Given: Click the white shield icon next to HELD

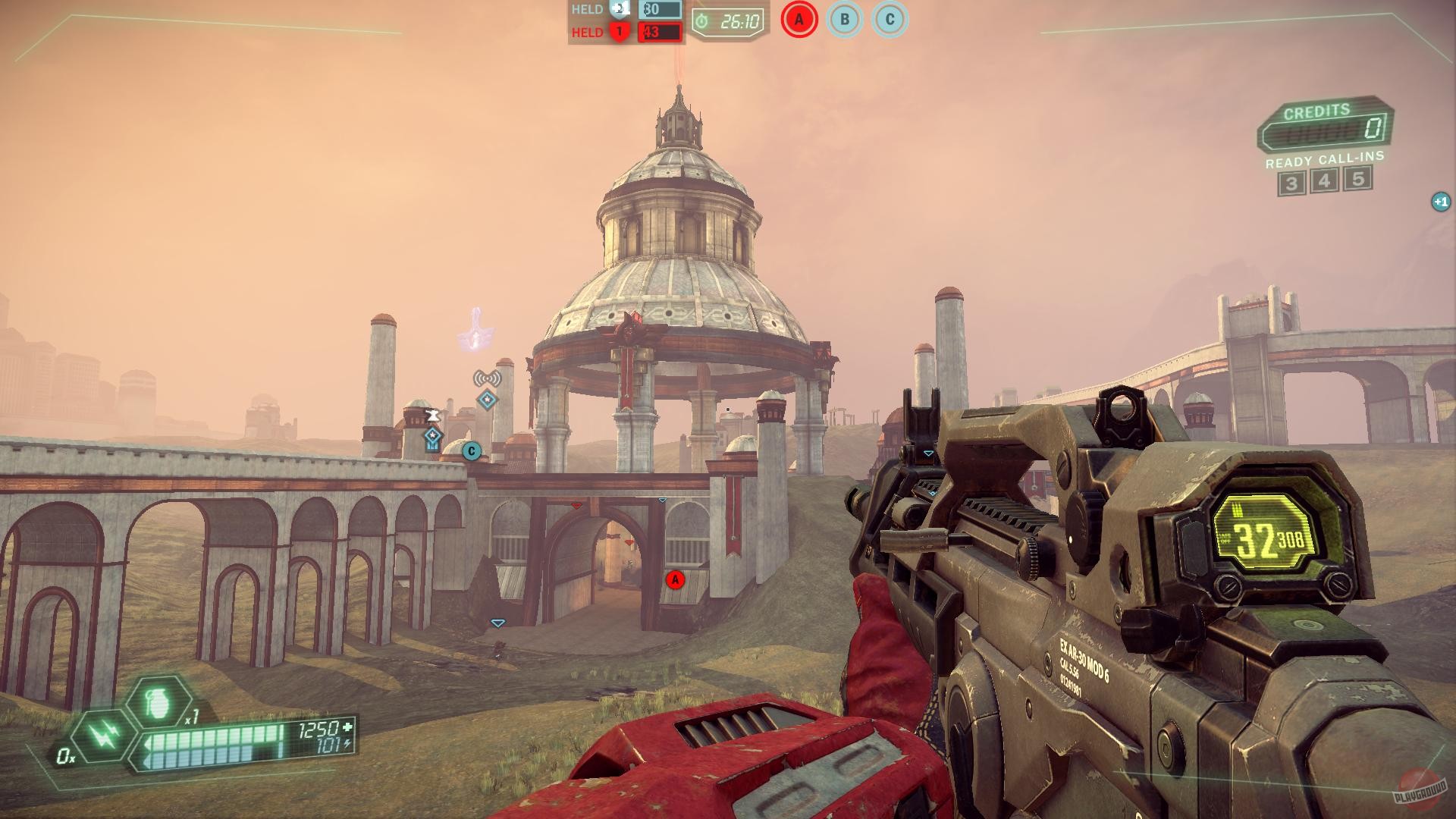Looking at the screenshot, I should [x=620, y=11].
